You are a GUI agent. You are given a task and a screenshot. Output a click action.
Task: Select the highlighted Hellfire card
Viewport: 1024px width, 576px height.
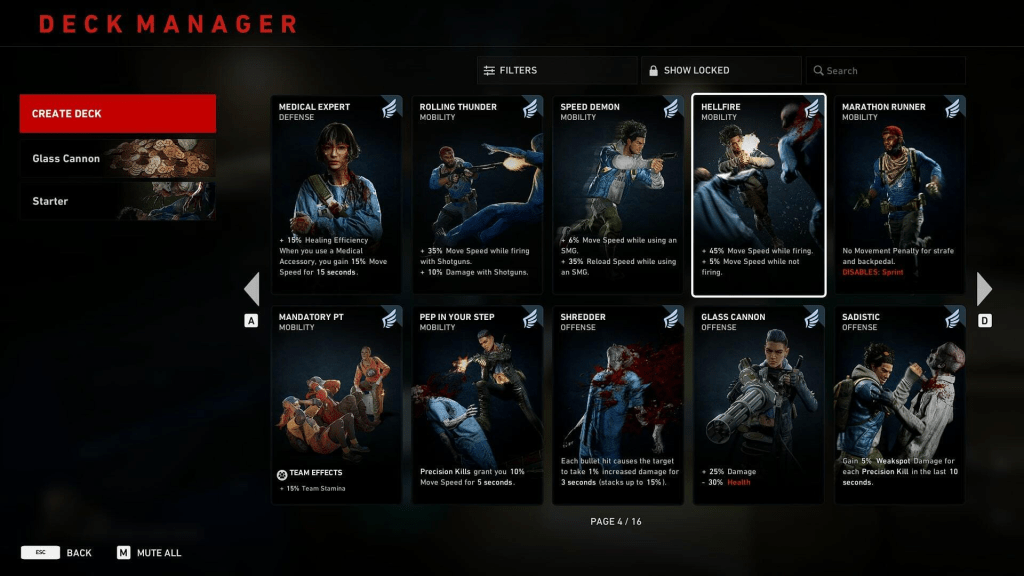[759, 195]
